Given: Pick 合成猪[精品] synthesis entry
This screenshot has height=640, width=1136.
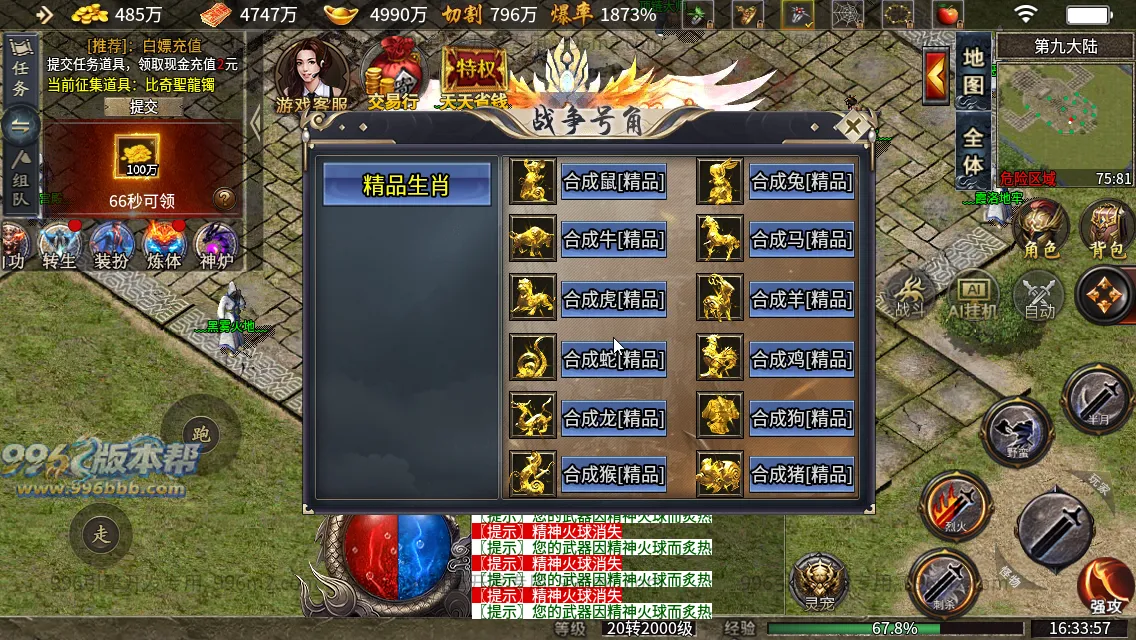Looking at the screenshot, I should 801,473.
